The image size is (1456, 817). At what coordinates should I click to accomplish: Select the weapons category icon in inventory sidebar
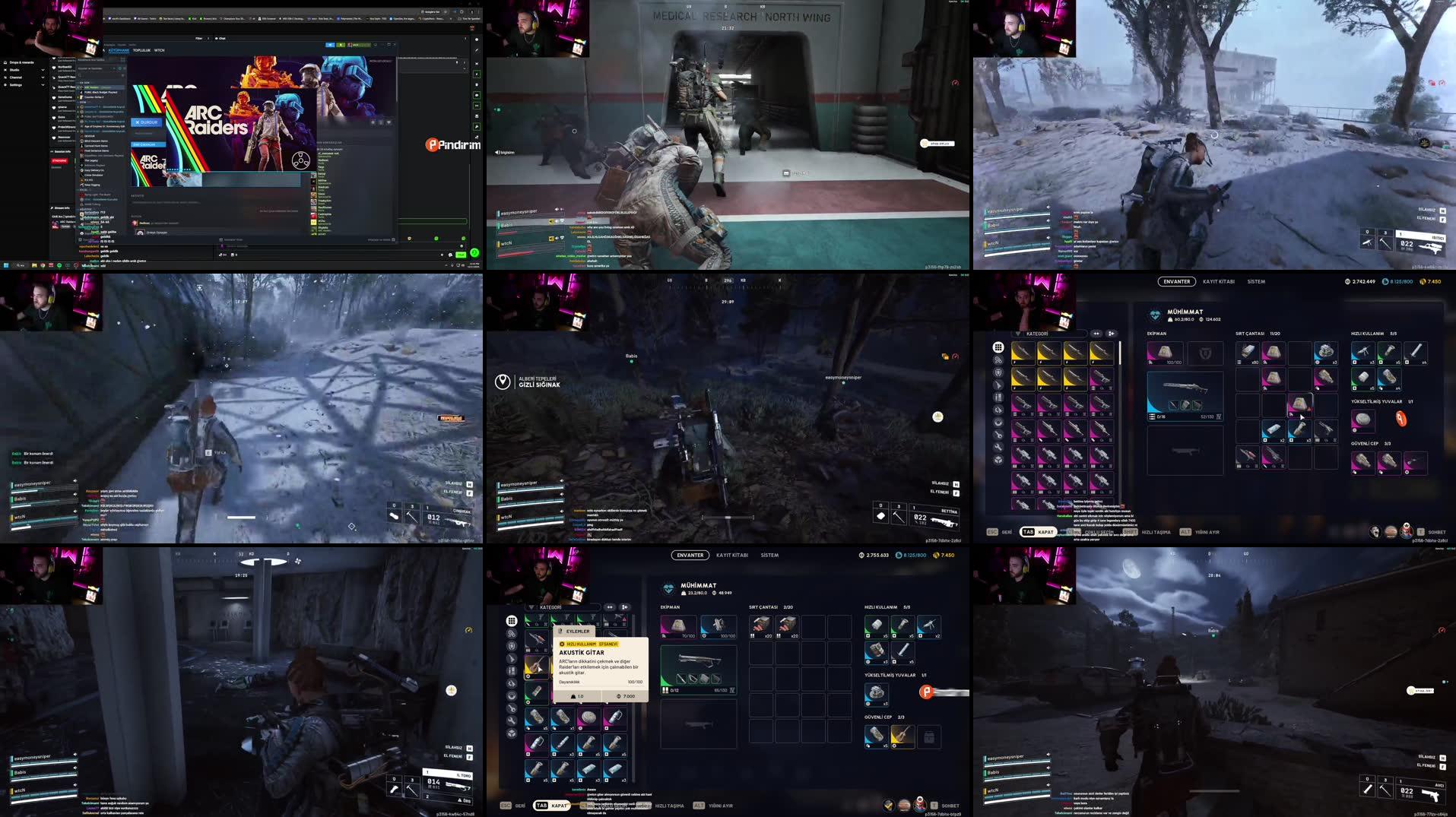pyautogui.click(x=998, y=383)
